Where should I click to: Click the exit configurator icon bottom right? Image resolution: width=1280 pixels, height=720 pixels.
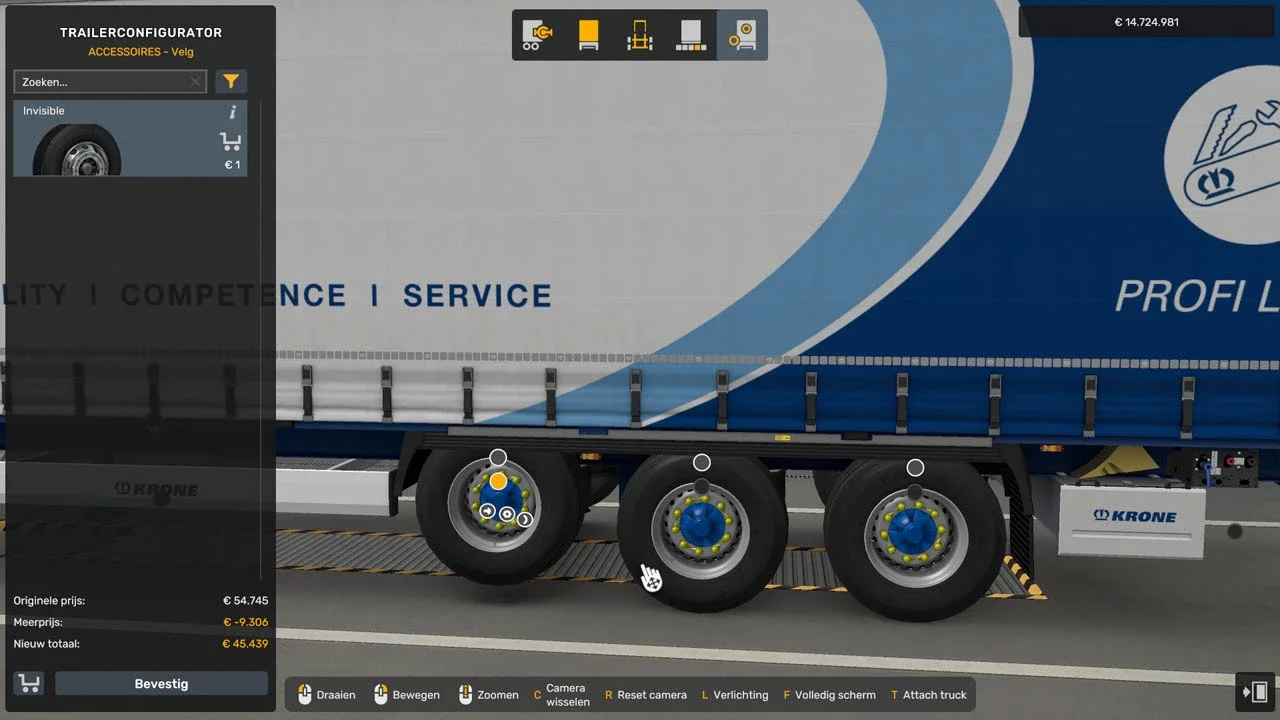[1256, 691]
